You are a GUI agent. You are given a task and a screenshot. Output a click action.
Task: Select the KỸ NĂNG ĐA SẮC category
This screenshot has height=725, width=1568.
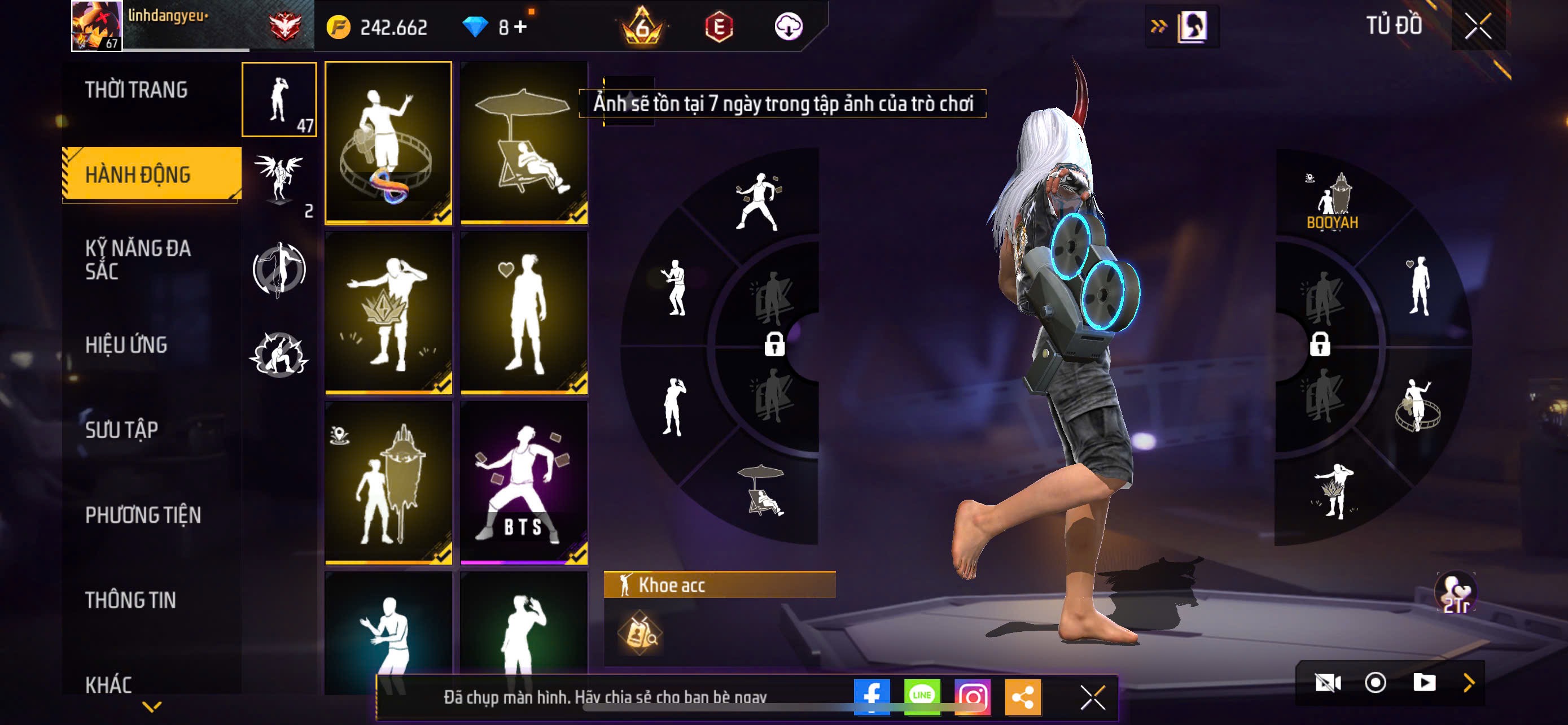click(138, 260)
